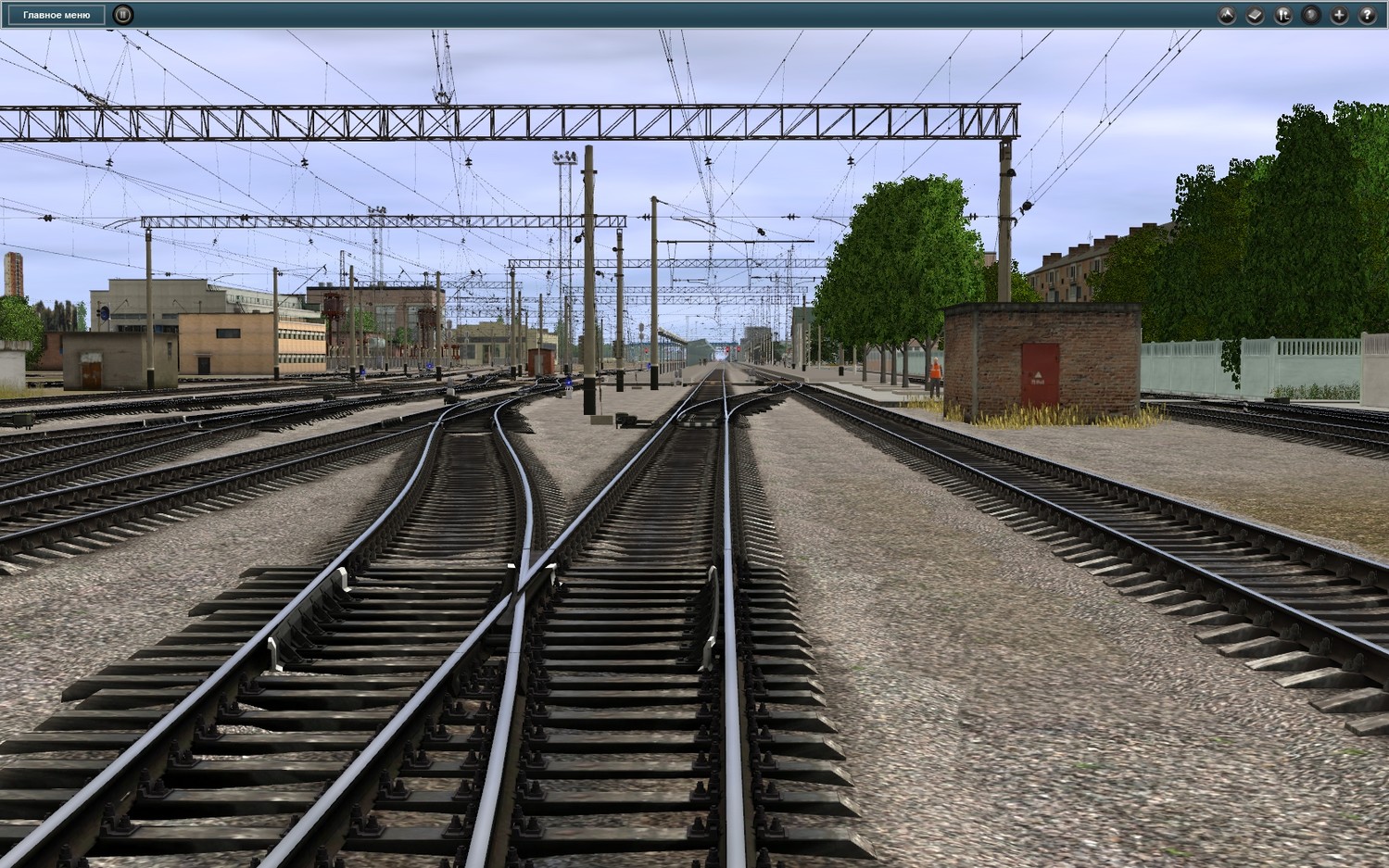The width and height of the screenshot is (1389, 868).
Task: Open the signal posts icon
Action: click(1283, 15)
